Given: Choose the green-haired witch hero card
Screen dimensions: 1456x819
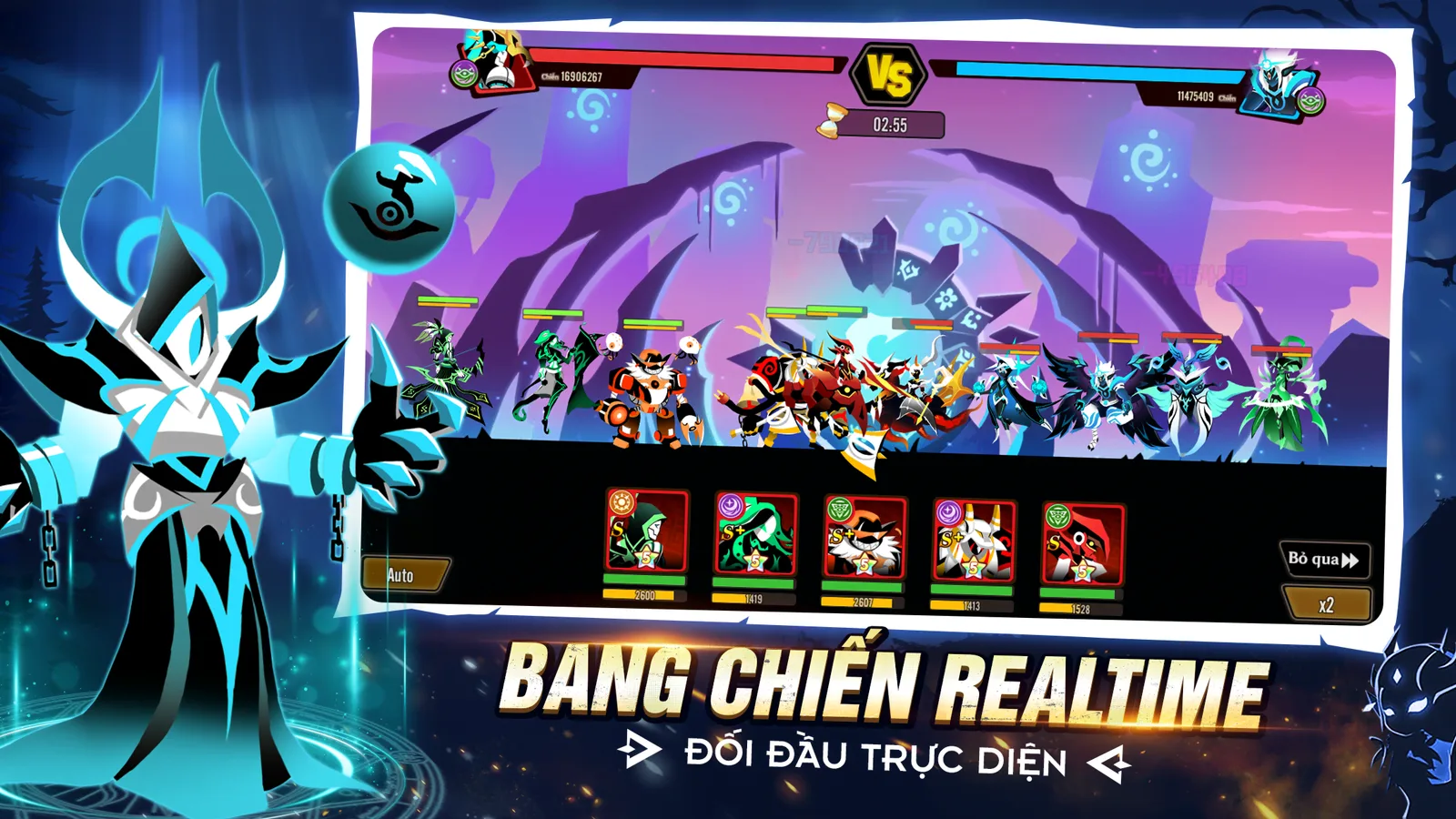Looking at the screenshot, I should [x=755, y=535].
